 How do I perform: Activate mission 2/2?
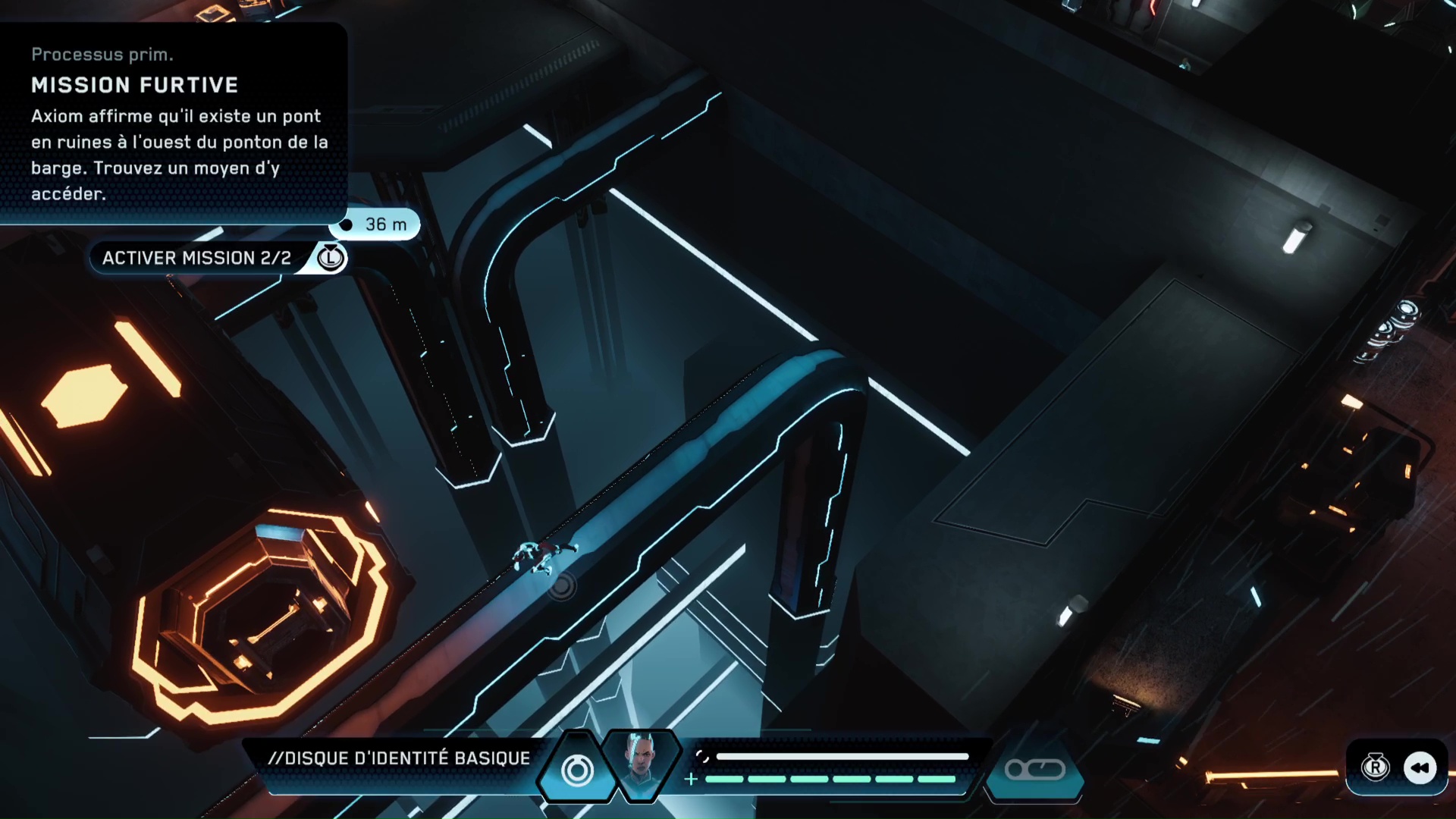[197, 258]
